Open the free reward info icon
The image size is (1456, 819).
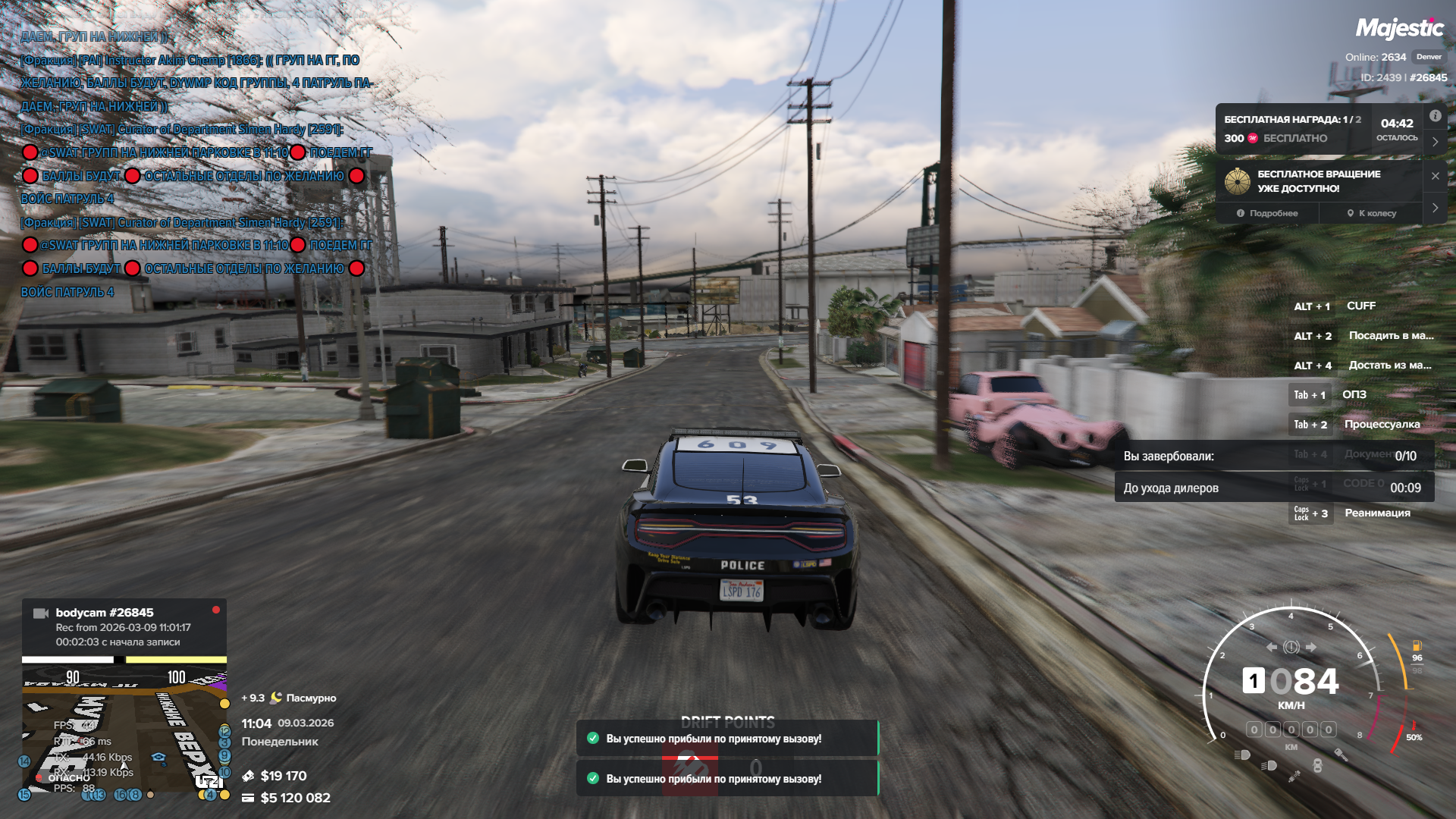point(1435,116)
